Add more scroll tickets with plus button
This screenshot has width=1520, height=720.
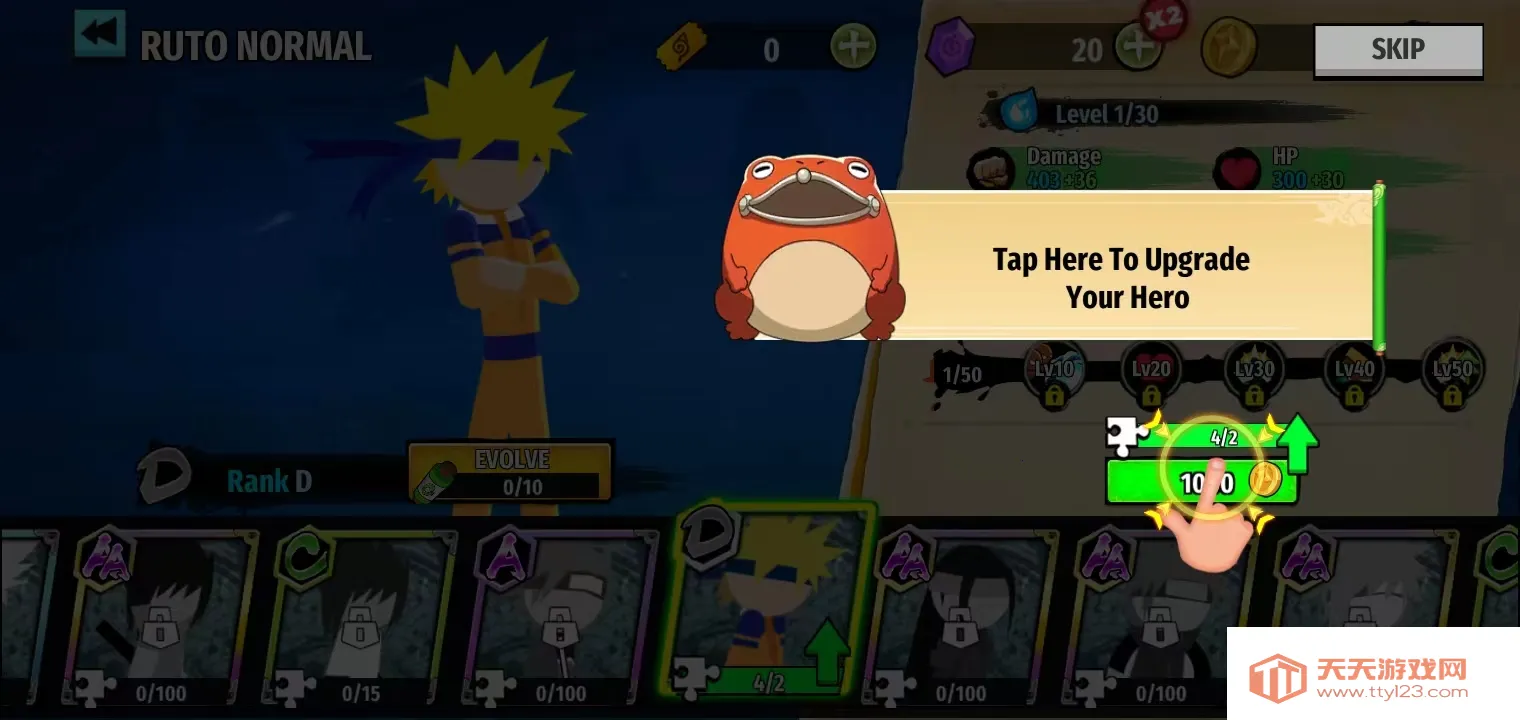(x=852, y=47)
